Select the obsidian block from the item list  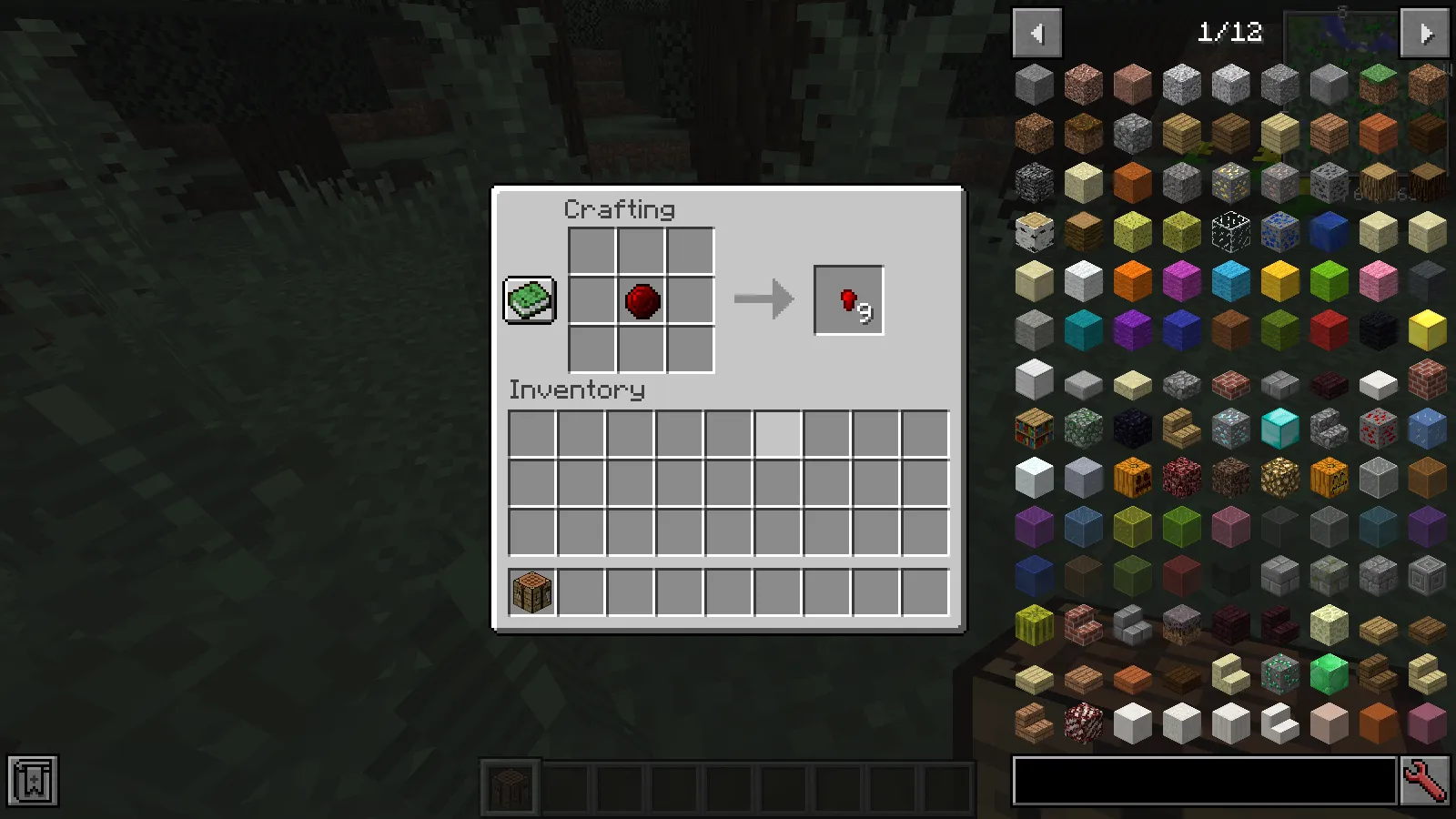(1132, 427)
